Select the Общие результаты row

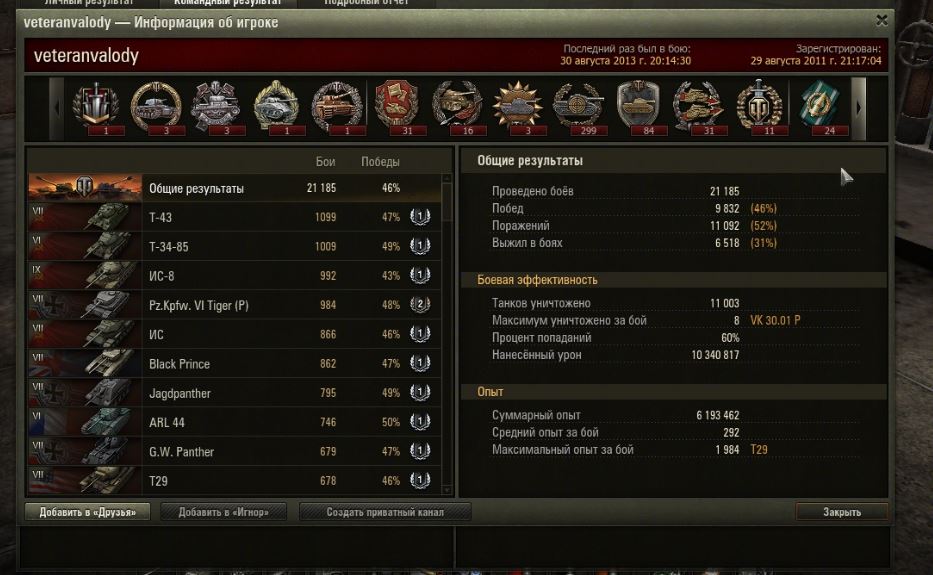pos(234,188)
